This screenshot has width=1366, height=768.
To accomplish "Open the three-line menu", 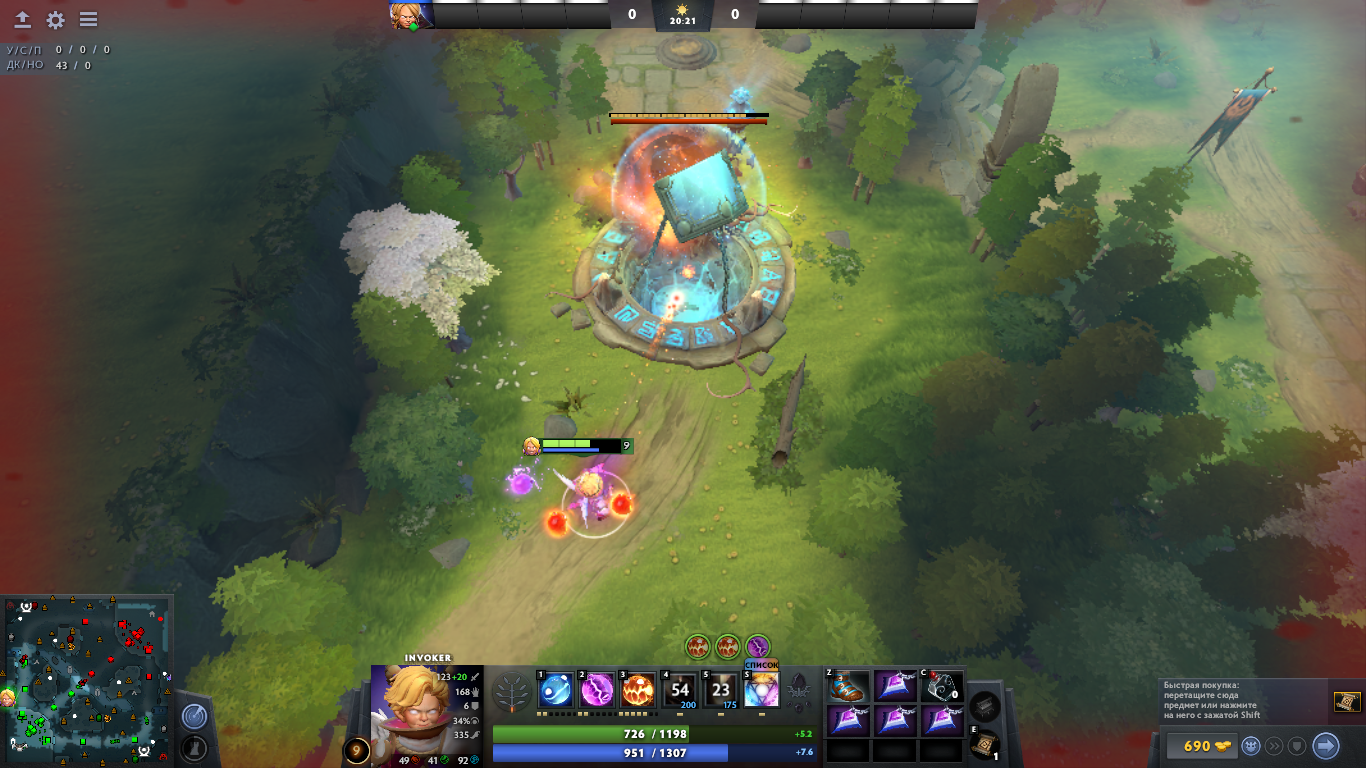I will tap(88, 20).
